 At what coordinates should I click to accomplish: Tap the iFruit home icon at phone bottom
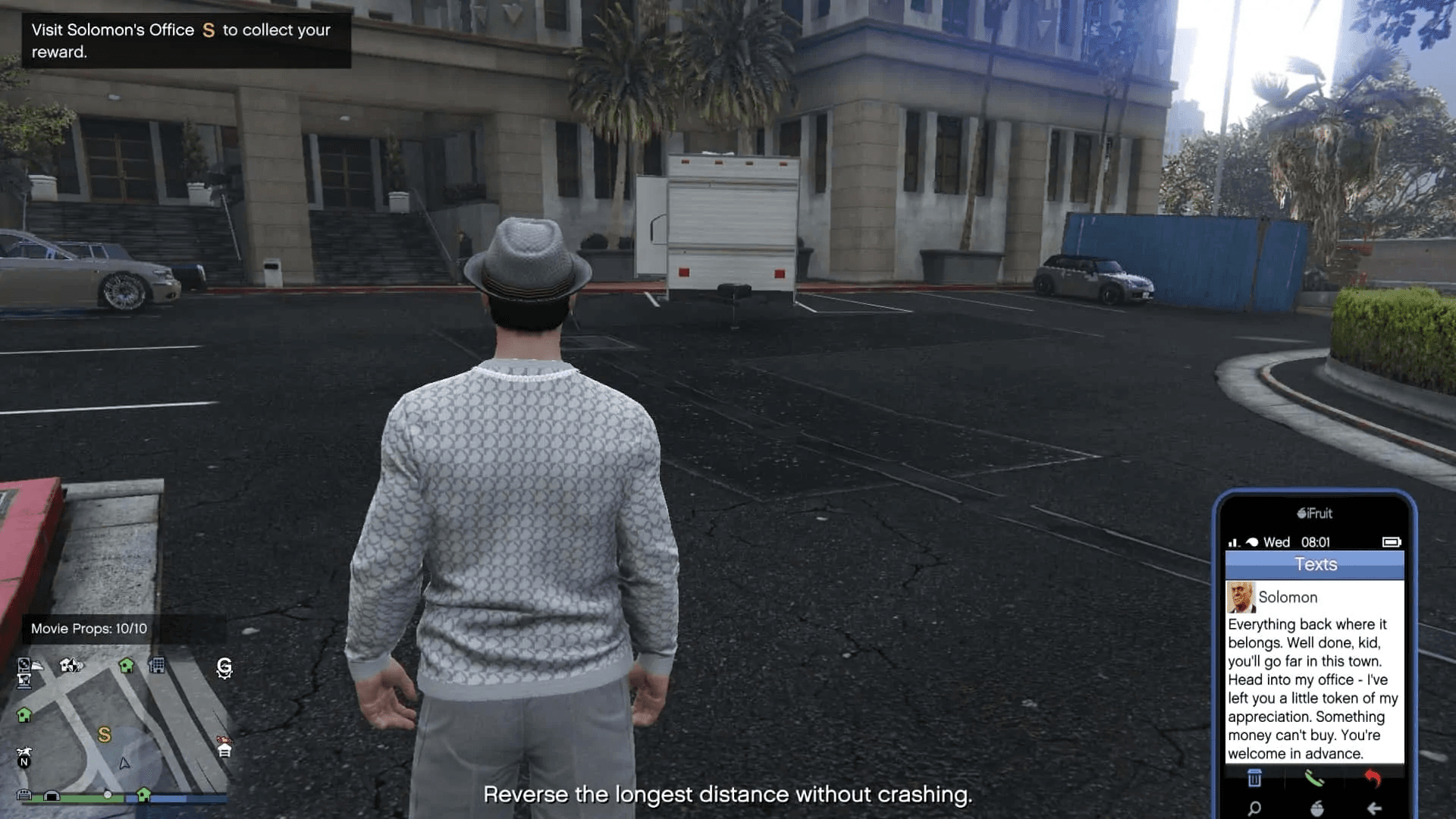[1316, 808]
